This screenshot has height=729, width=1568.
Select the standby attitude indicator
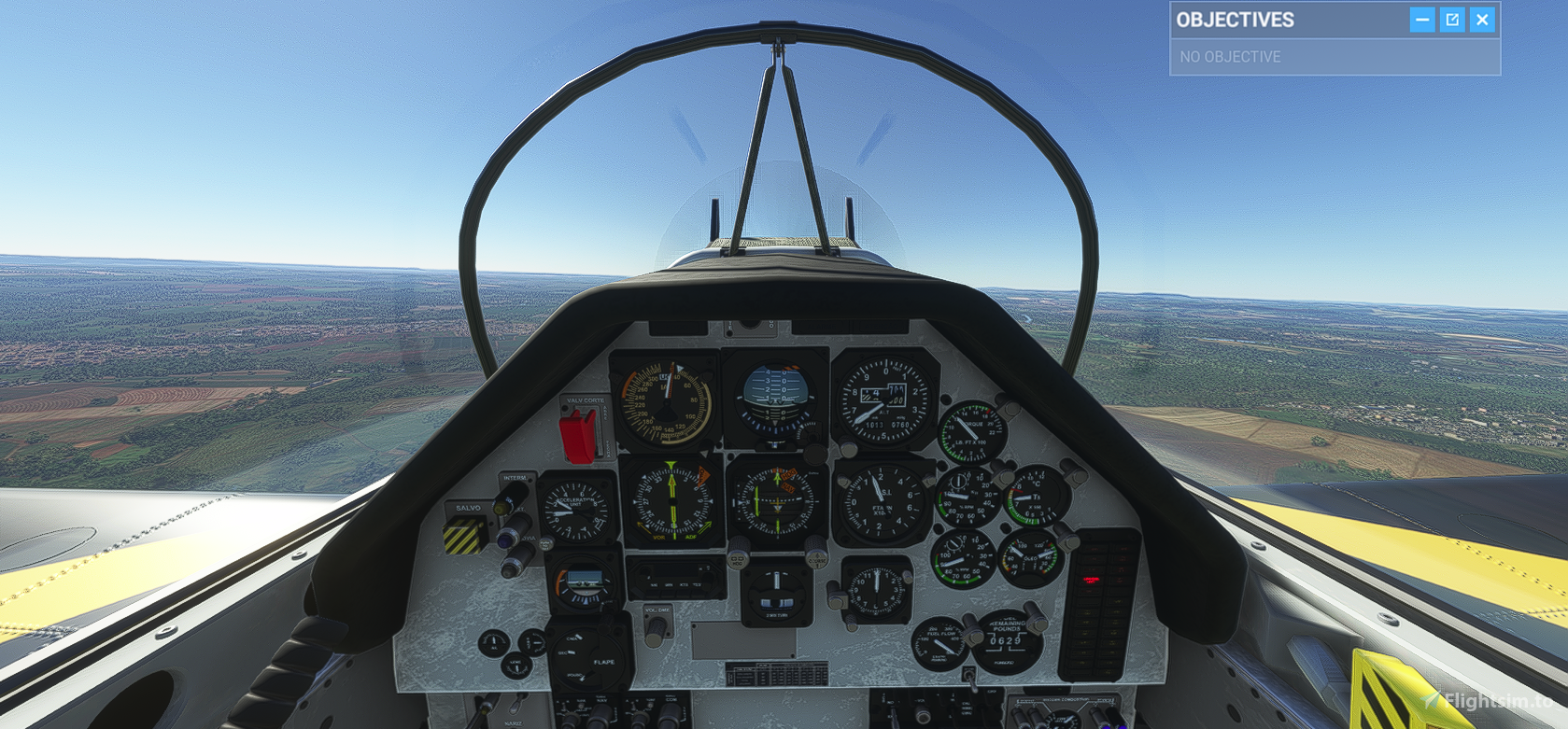(x=584, y=584)
